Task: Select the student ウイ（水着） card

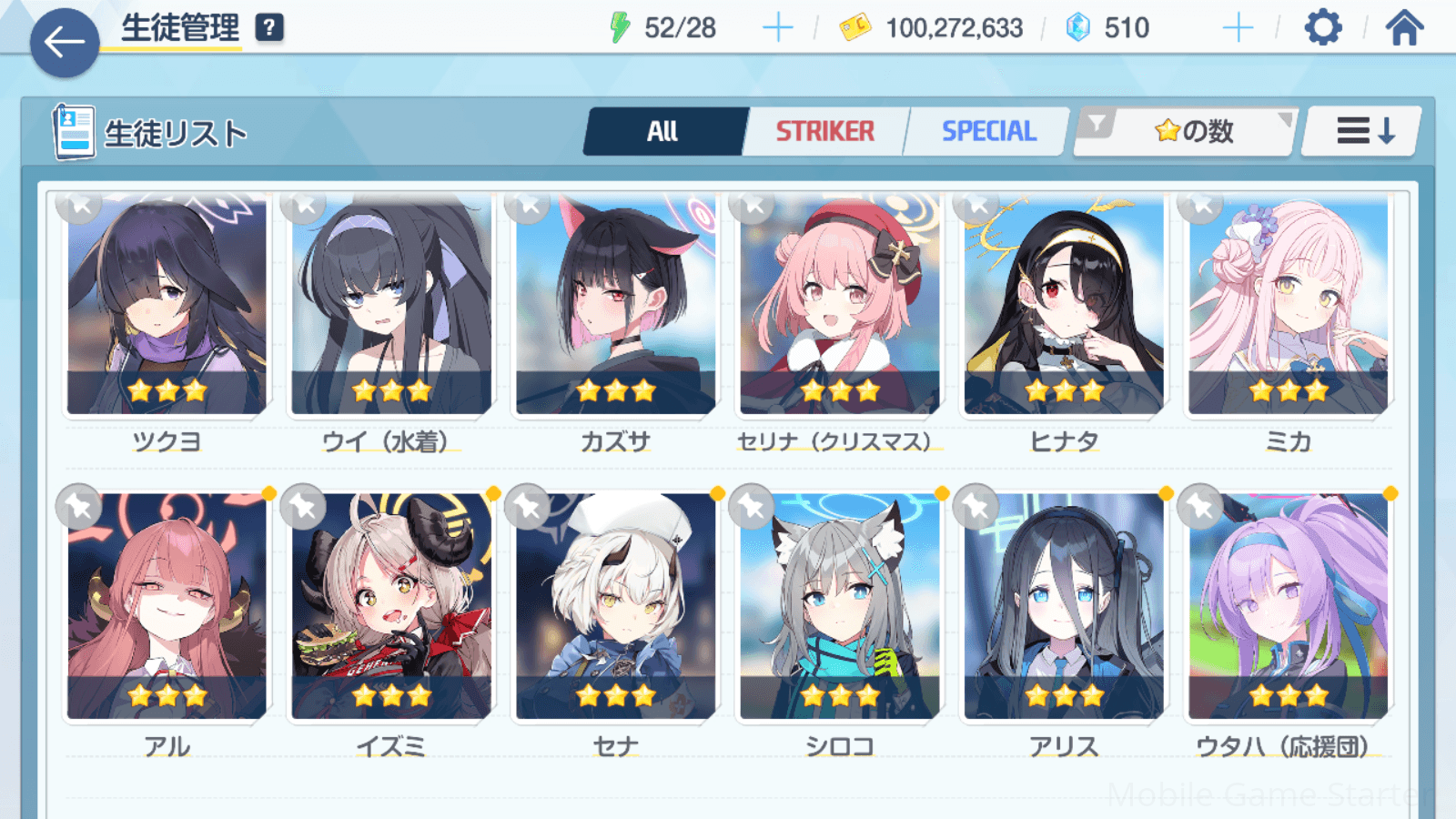Action: [x=391, y=305]
